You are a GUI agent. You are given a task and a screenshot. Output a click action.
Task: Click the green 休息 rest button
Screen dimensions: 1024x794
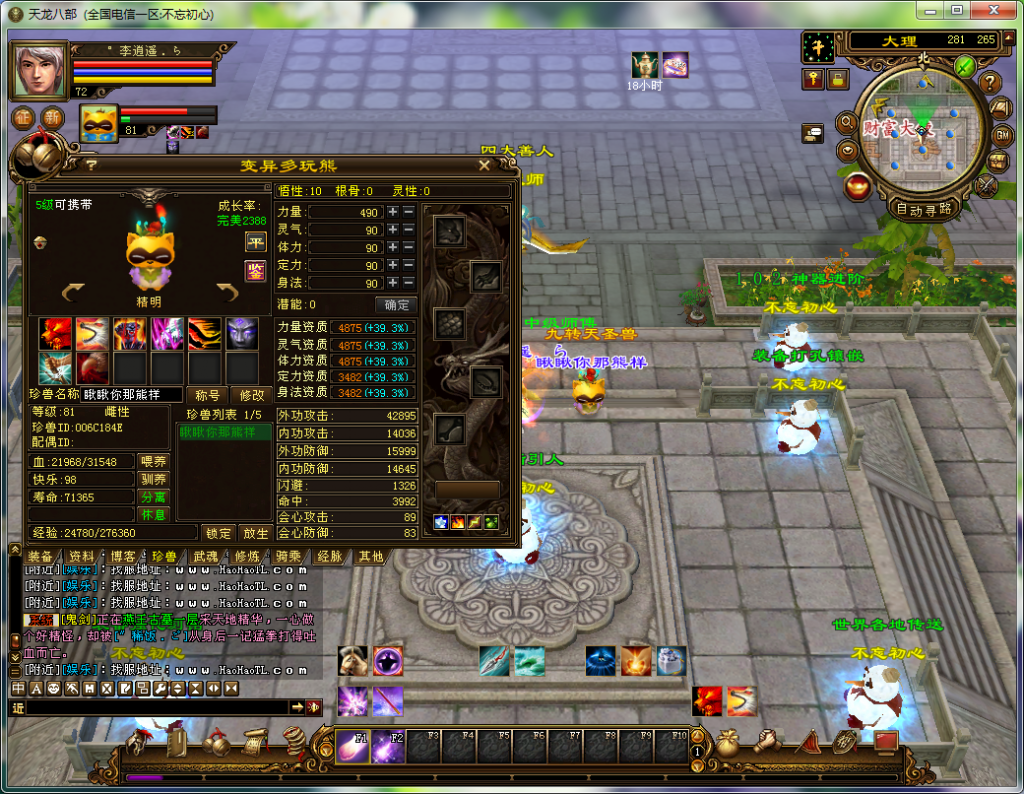click(x=153, y=514)
